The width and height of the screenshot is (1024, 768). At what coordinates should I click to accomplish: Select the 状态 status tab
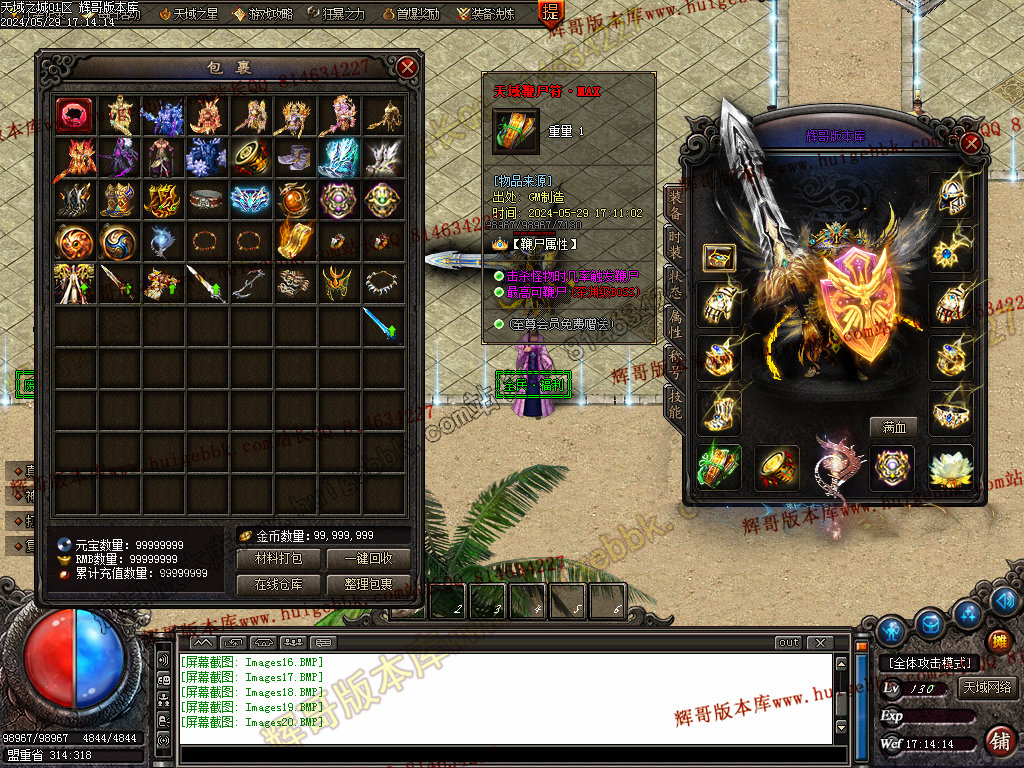click(x=675, y=285)
